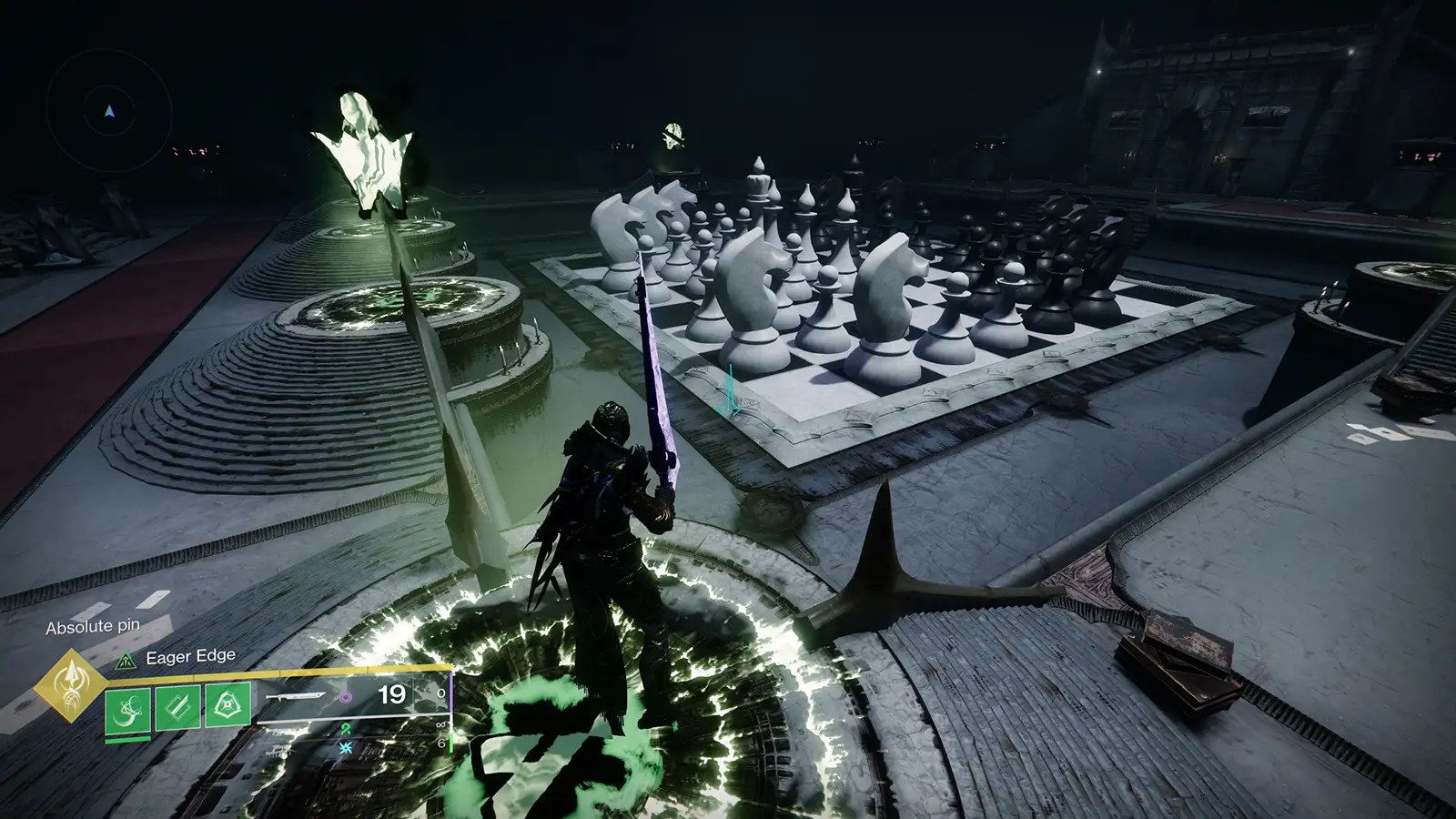This screenshot has width=1456, height=819.
Task: Click the Absolute pin location label
Action: click(93, 626)
